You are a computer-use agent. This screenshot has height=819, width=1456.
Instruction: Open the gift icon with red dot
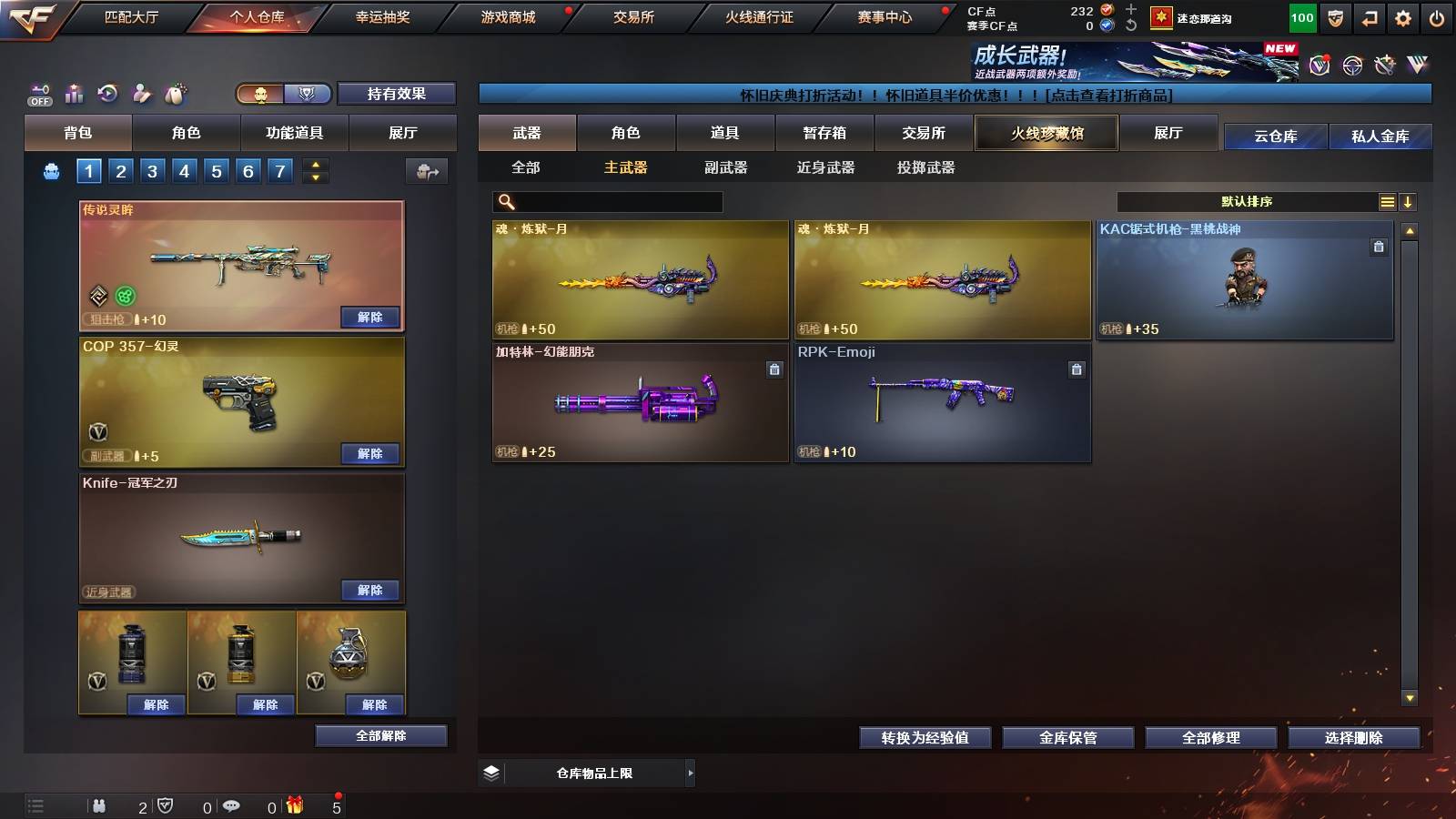(293, 805)
